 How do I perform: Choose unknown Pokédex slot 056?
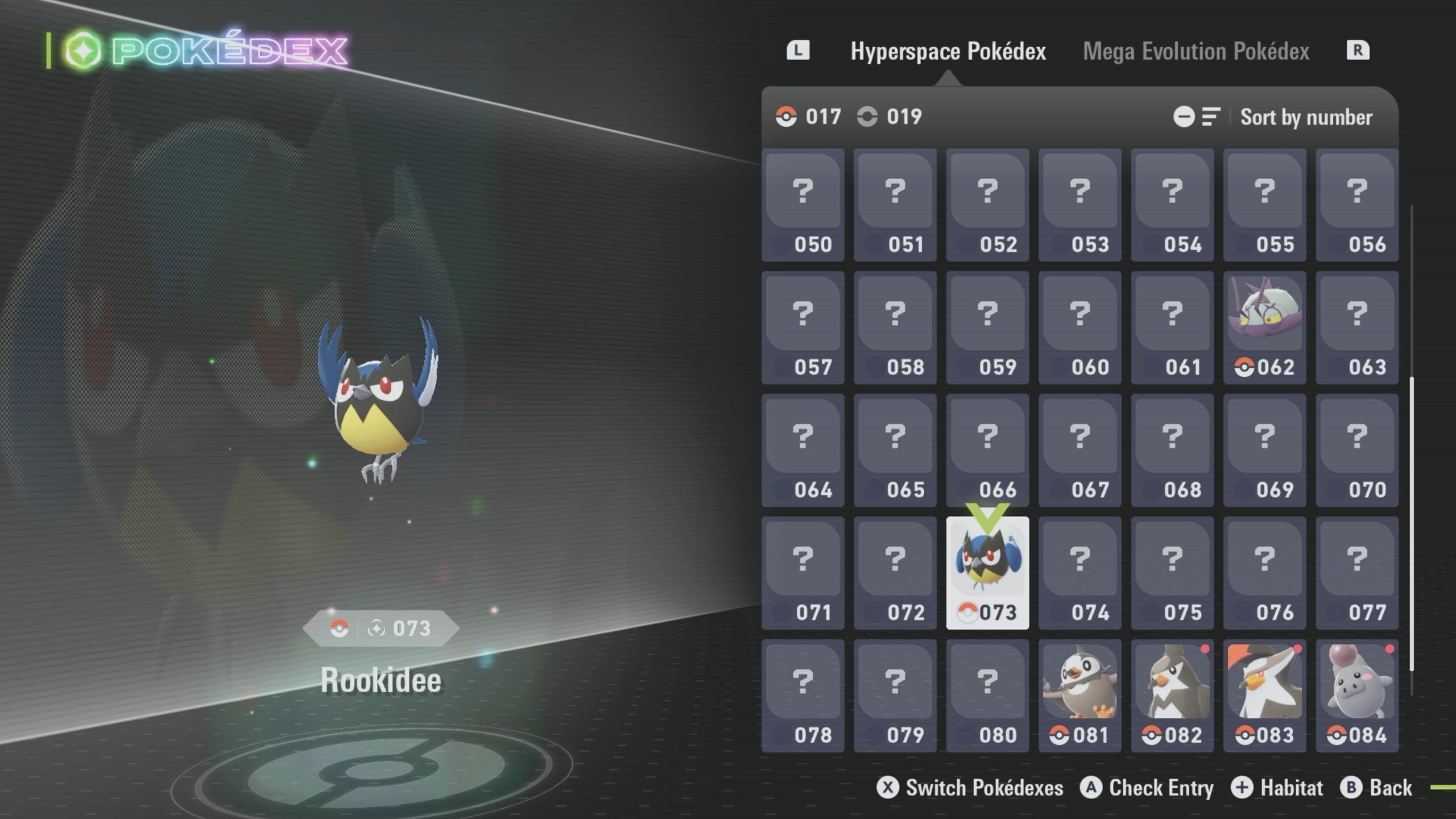1357,205
